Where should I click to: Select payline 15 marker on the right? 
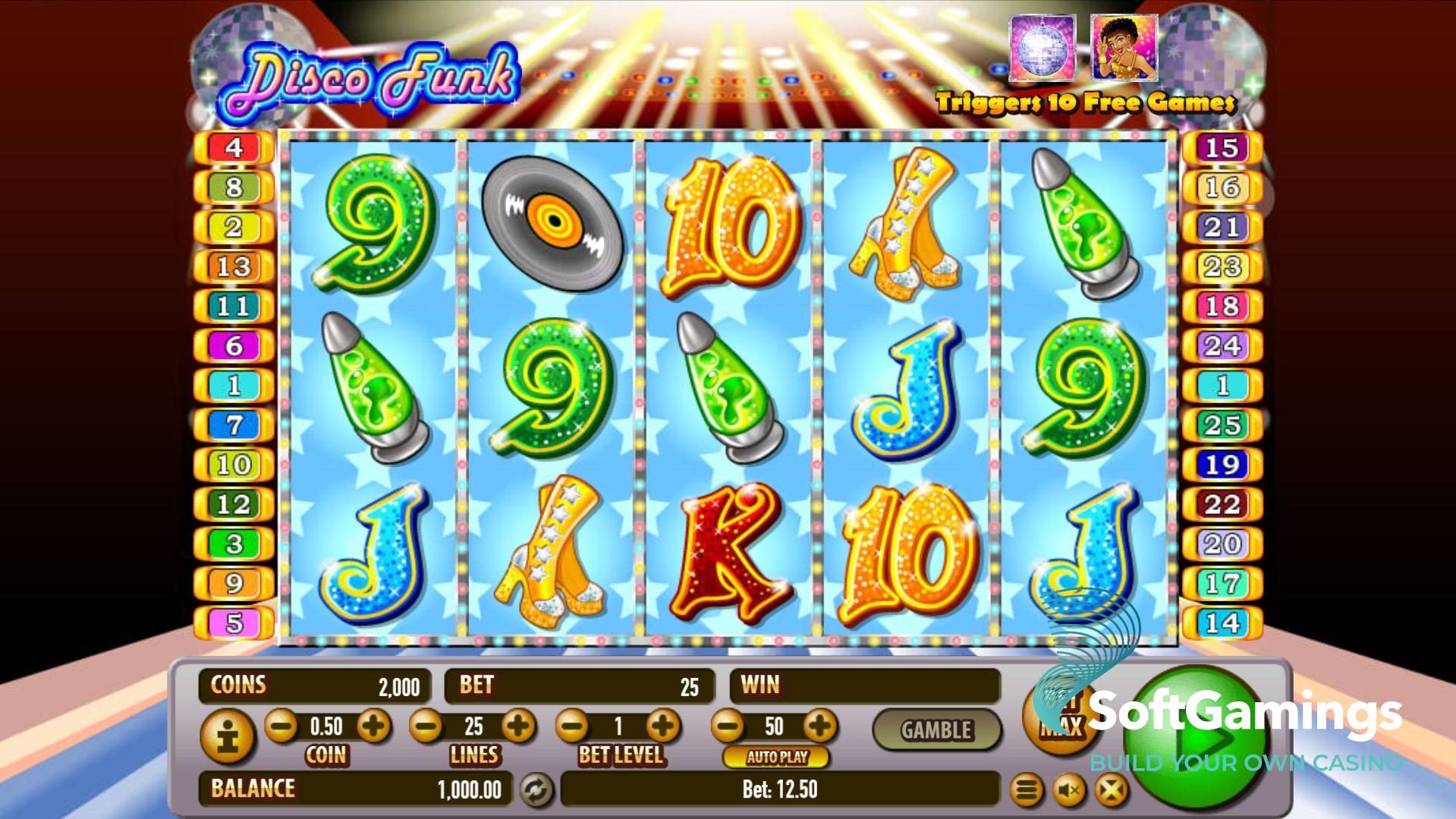click(x=1222, y=147)
